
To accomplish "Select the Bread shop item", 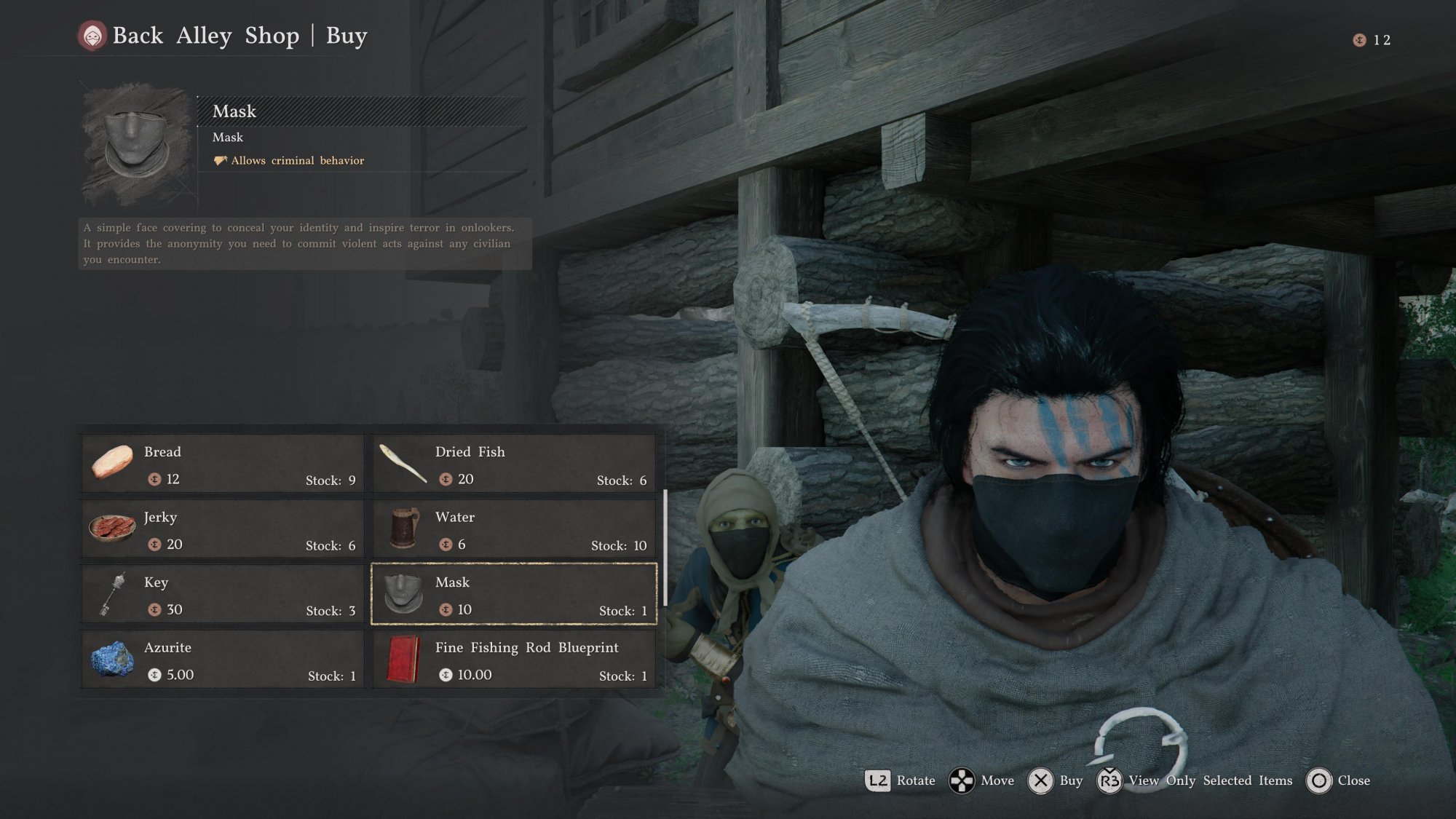I will click(x=222, y=464).
